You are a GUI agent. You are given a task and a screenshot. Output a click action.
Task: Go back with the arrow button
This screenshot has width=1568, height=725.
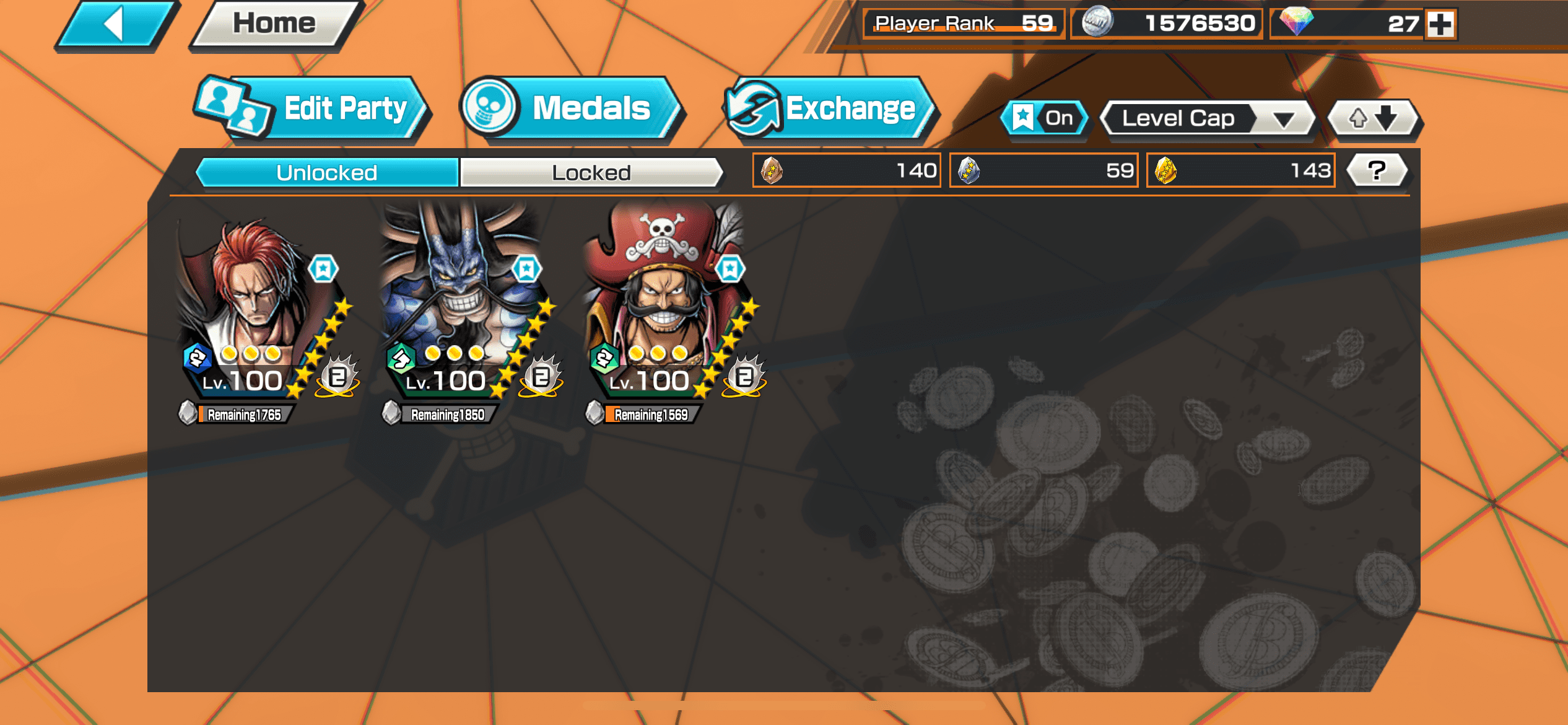coord(115,25)
